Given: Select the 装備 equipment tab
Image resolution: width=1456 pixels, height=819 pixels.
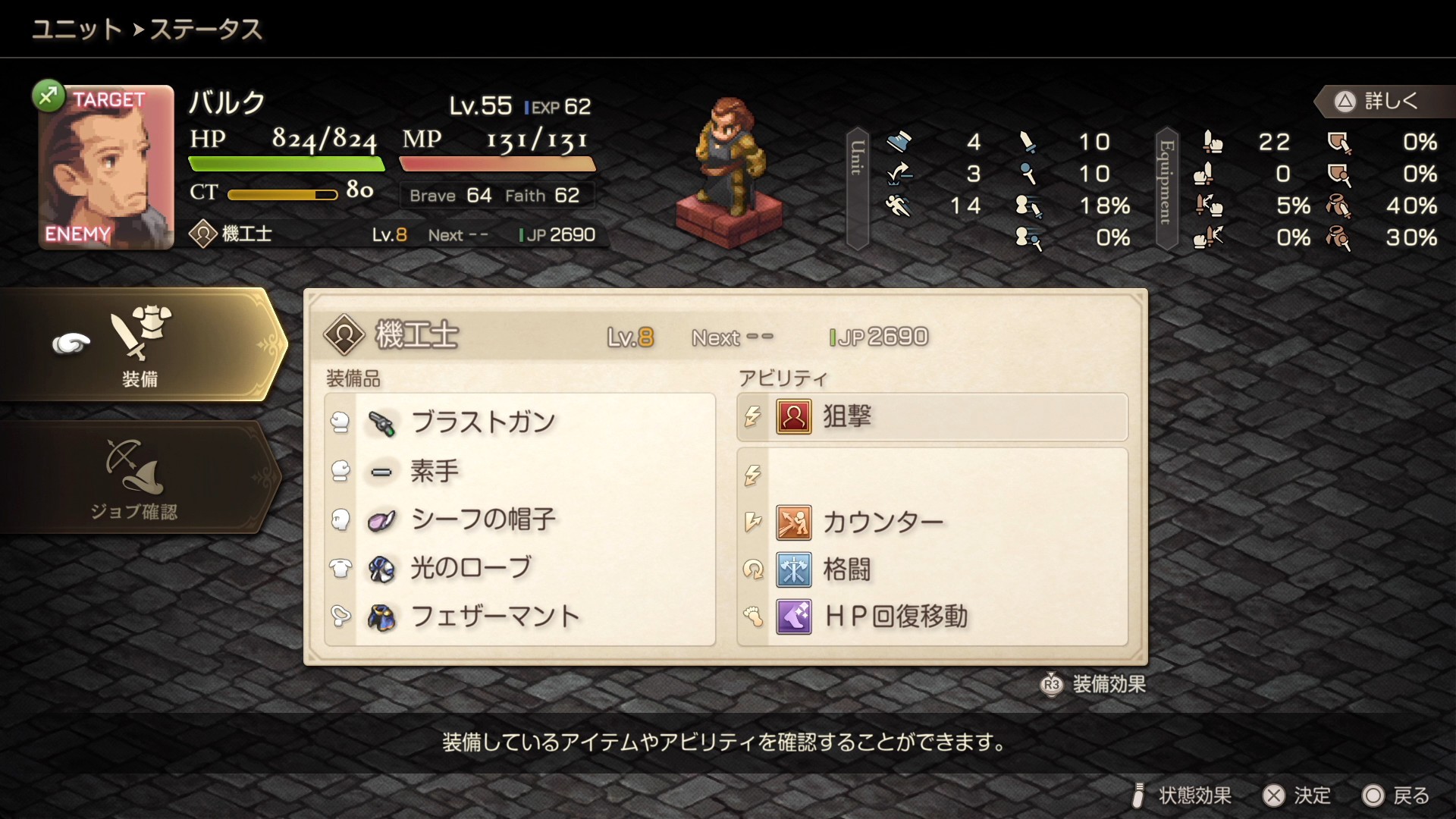Looking at the screenshot, I should 140,345.
